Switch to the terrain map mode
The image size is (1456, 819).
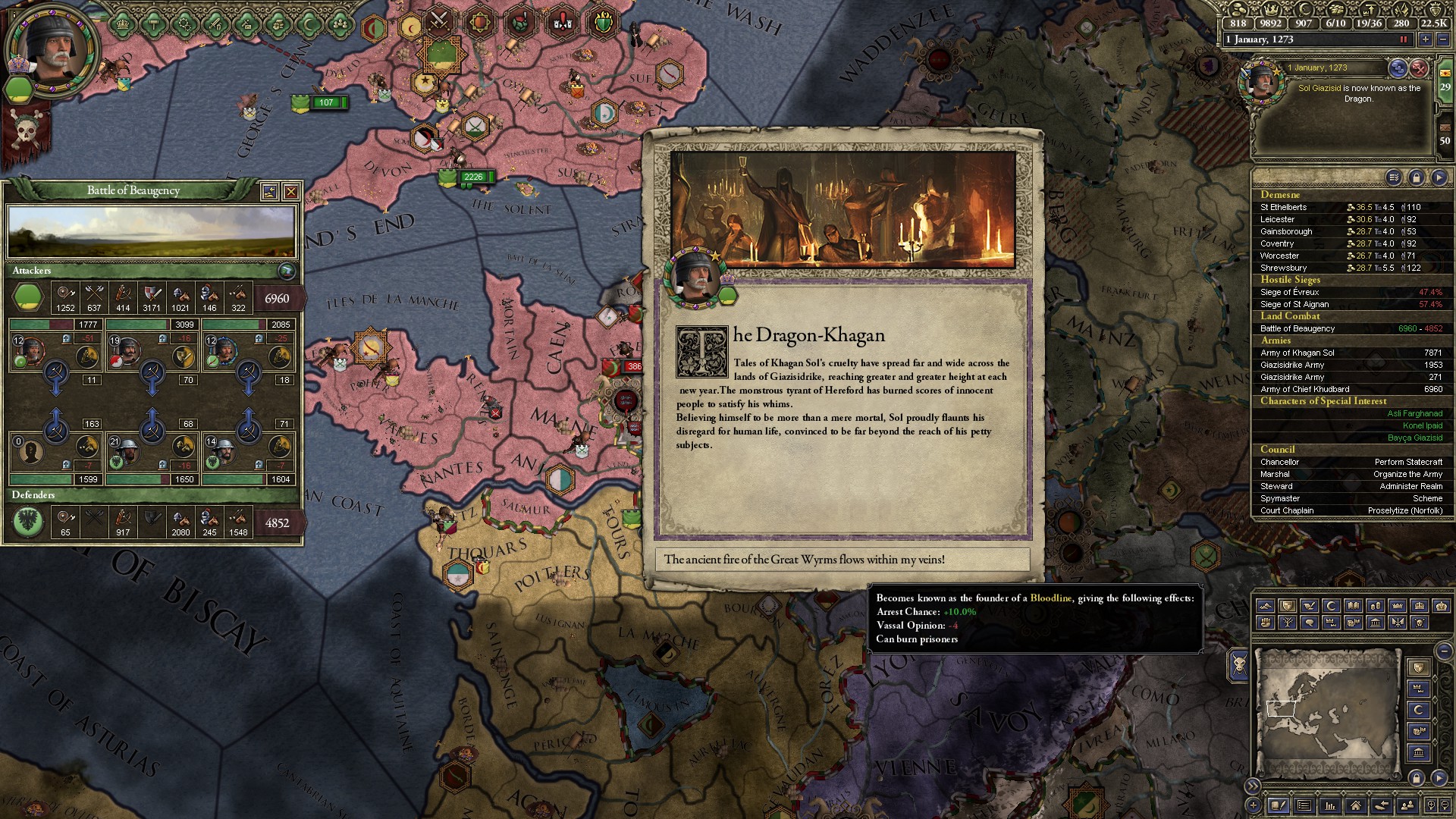(1266, 606)
